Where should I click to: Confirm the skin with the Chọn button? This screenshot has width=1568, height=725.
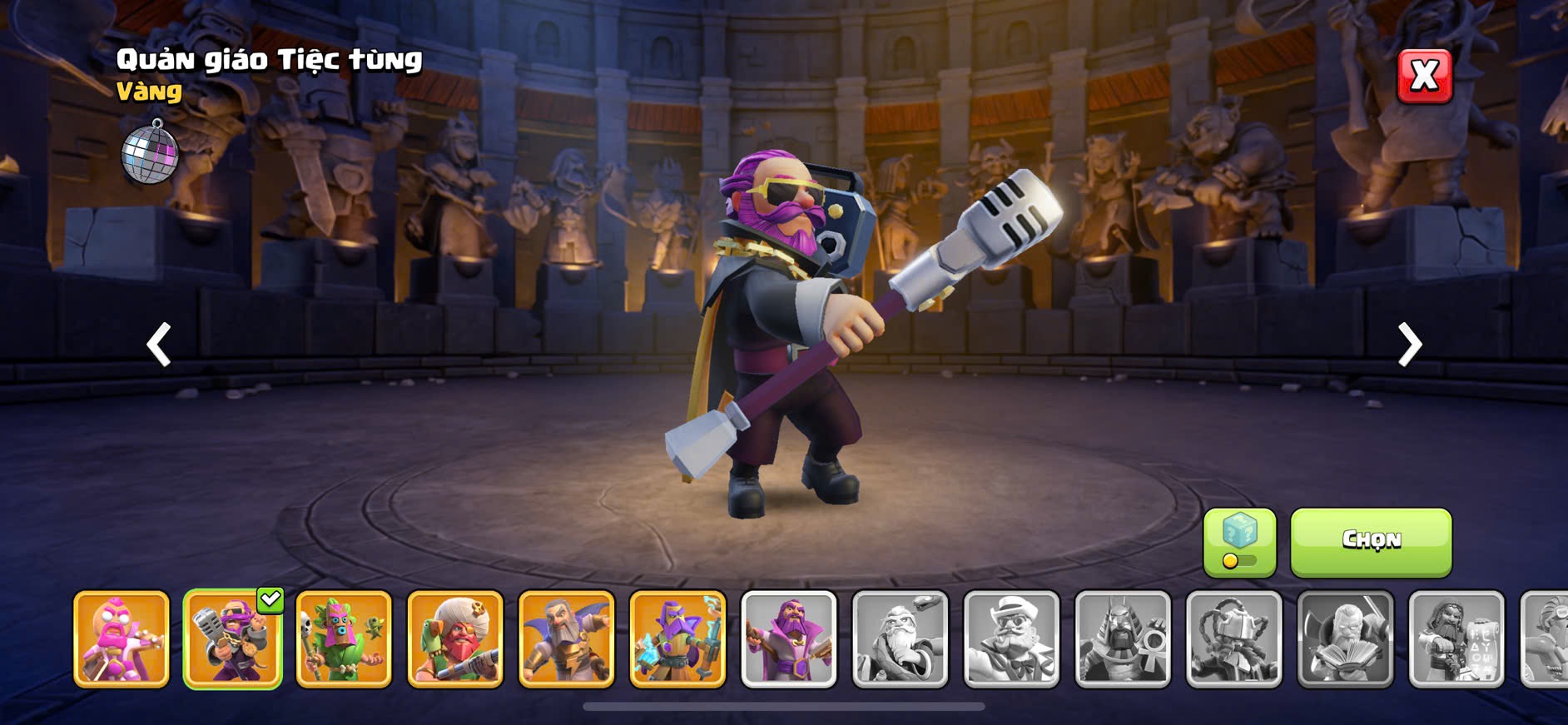coord(1371,542)
